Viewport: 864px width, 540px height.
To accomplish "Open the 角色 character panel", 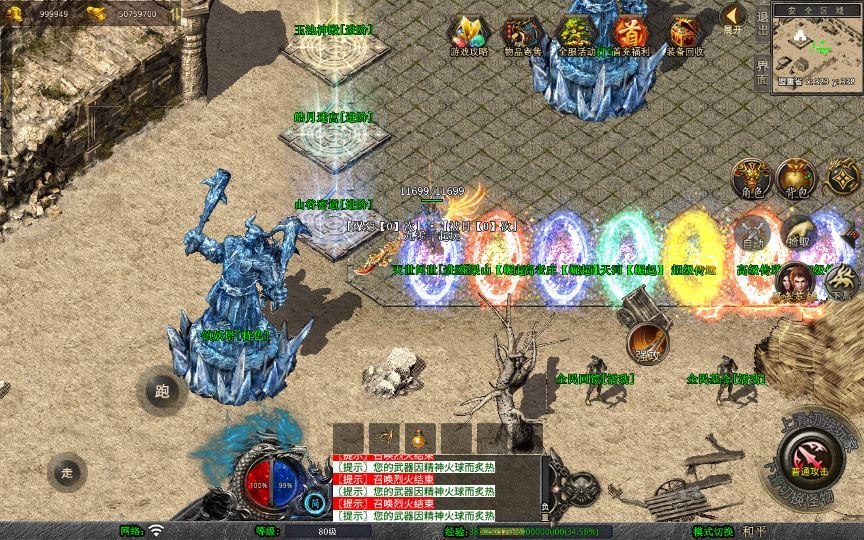I will click(x=751, y=177).
